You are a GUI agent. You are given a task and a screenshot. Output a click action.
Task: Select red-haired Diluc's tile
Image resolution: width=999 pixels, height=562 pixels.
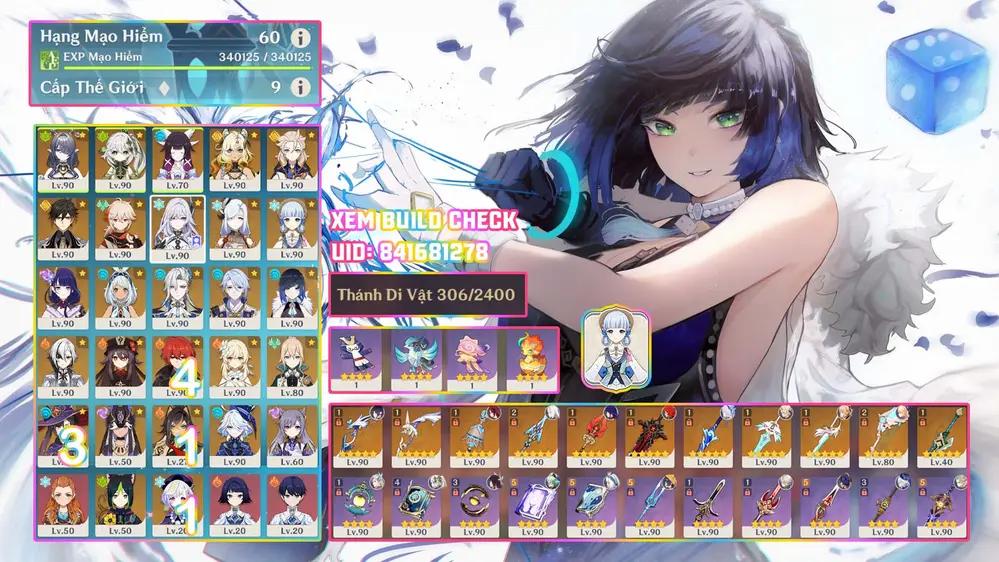(177, 366)
